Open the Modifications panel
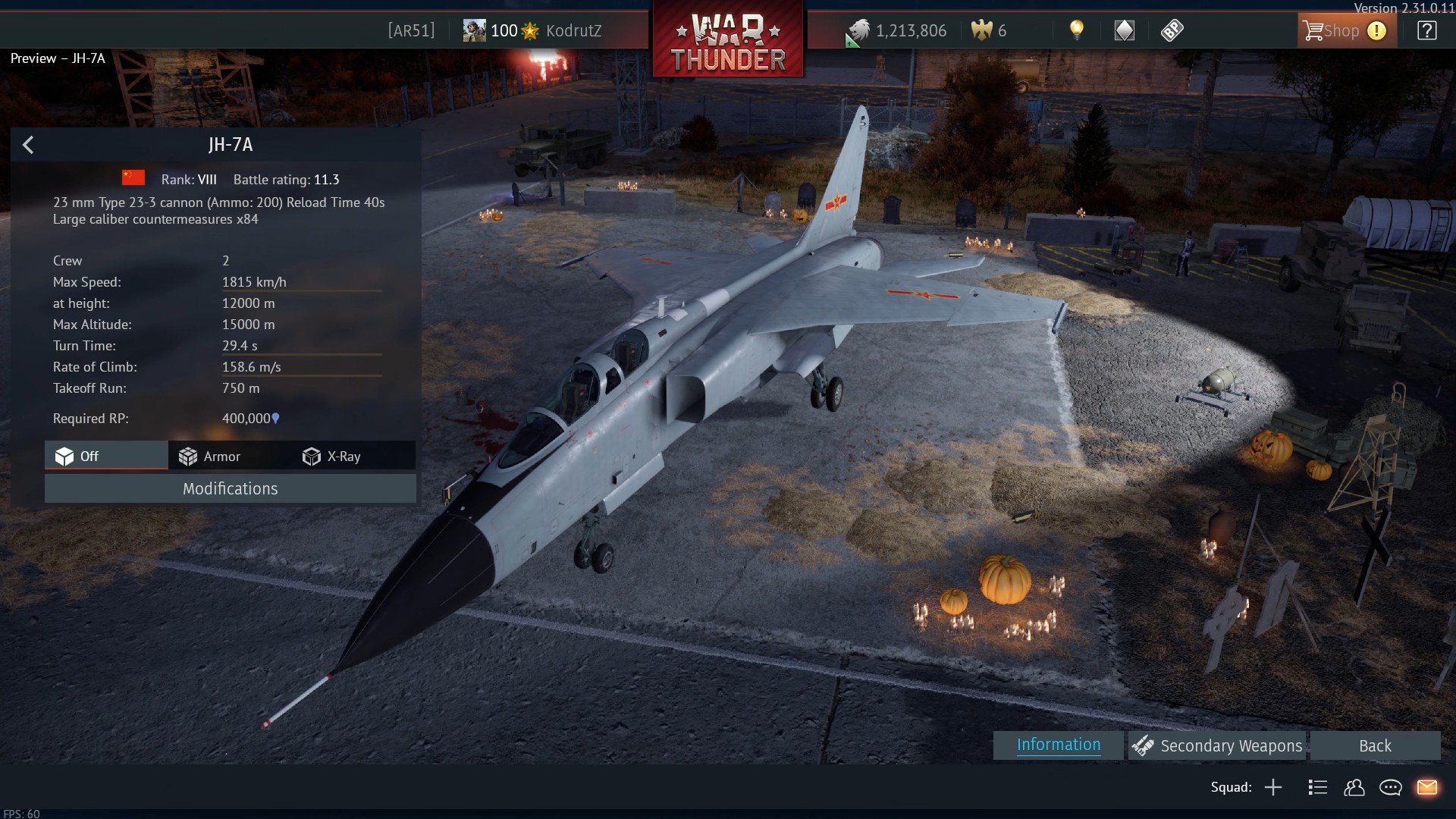1456x819 pixels. [230, 489]
